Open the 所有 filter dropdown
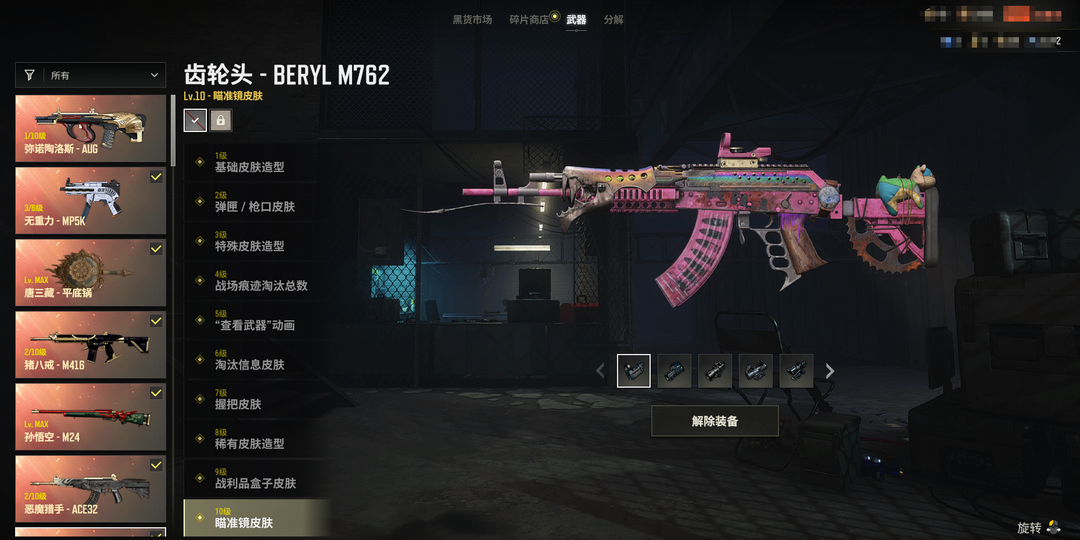Viewport: 1080px width, 540px height. (x=91, y=75)
